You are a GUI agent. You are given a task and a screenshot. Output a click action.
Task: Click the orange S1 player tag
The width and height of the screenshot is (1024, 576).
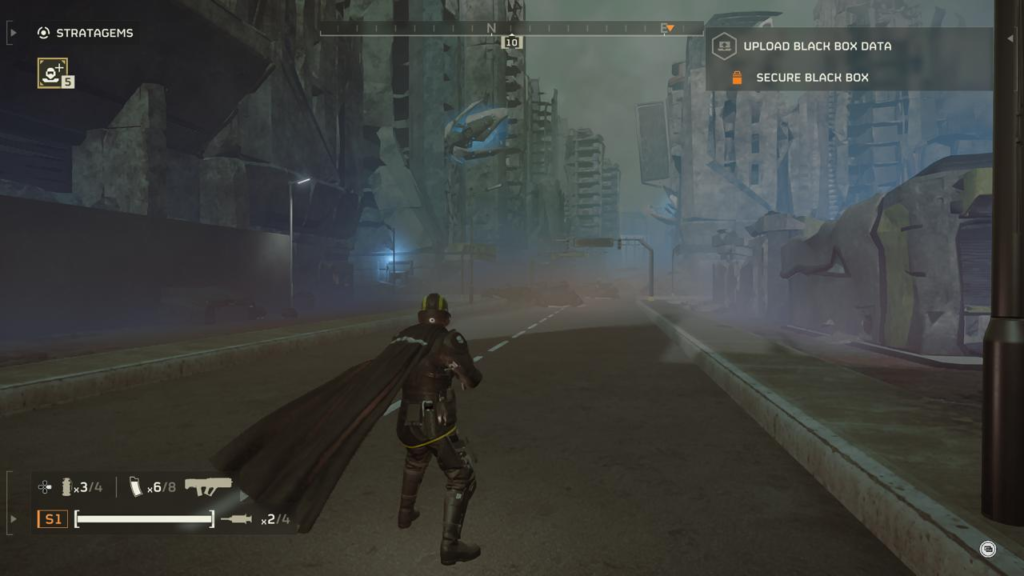pos(52,519)
